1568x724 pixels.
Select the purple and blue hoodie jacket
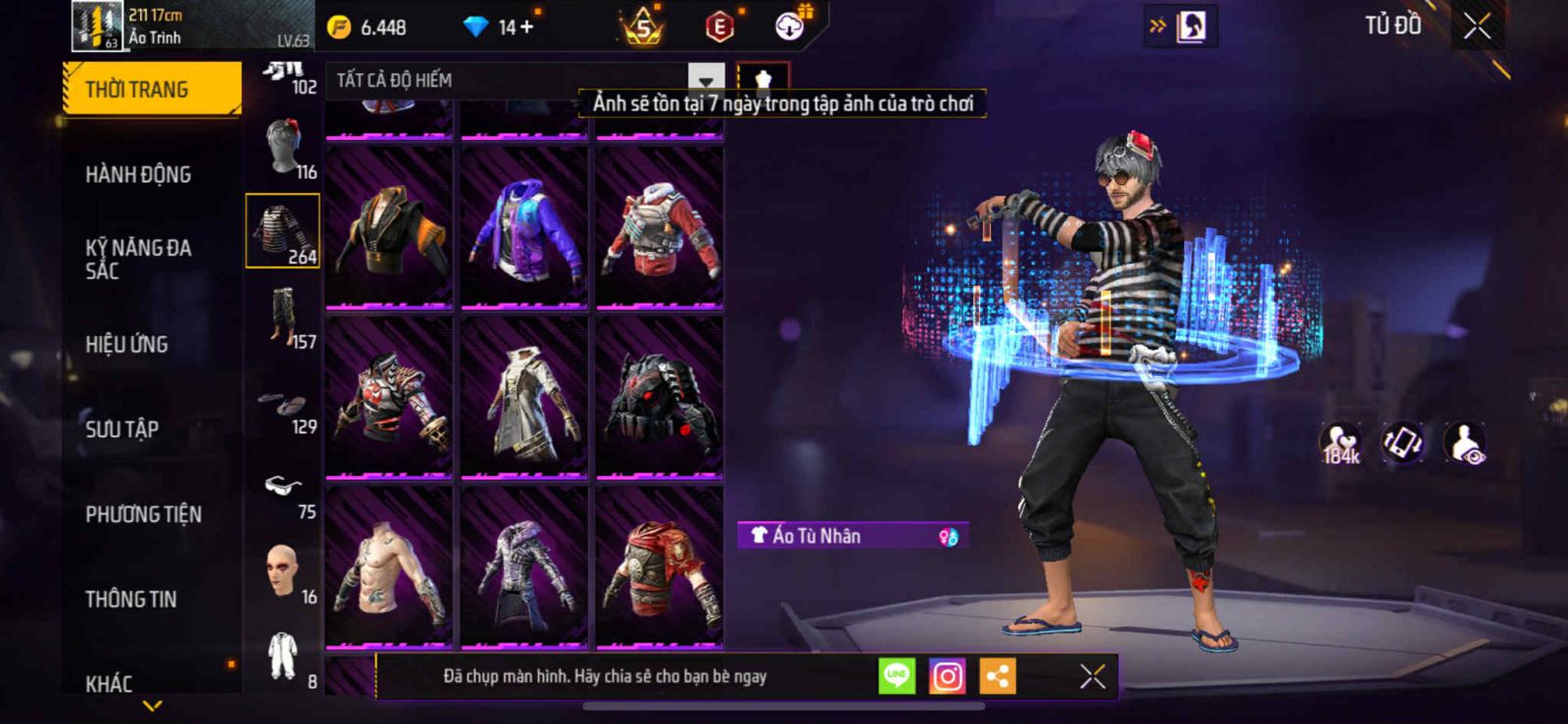524,228
